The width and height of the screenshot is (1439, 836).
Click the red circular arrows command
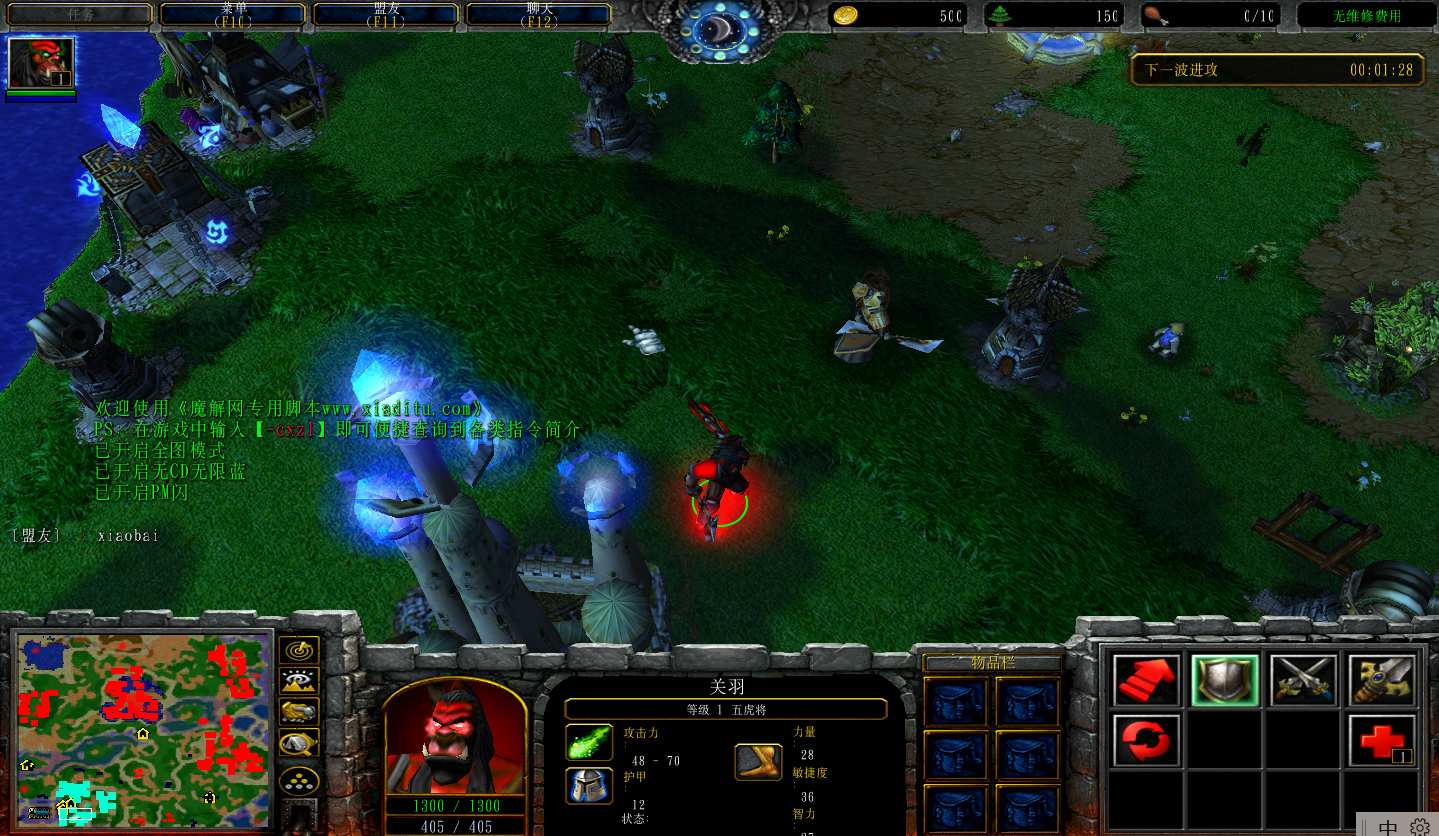point(1146,740)
